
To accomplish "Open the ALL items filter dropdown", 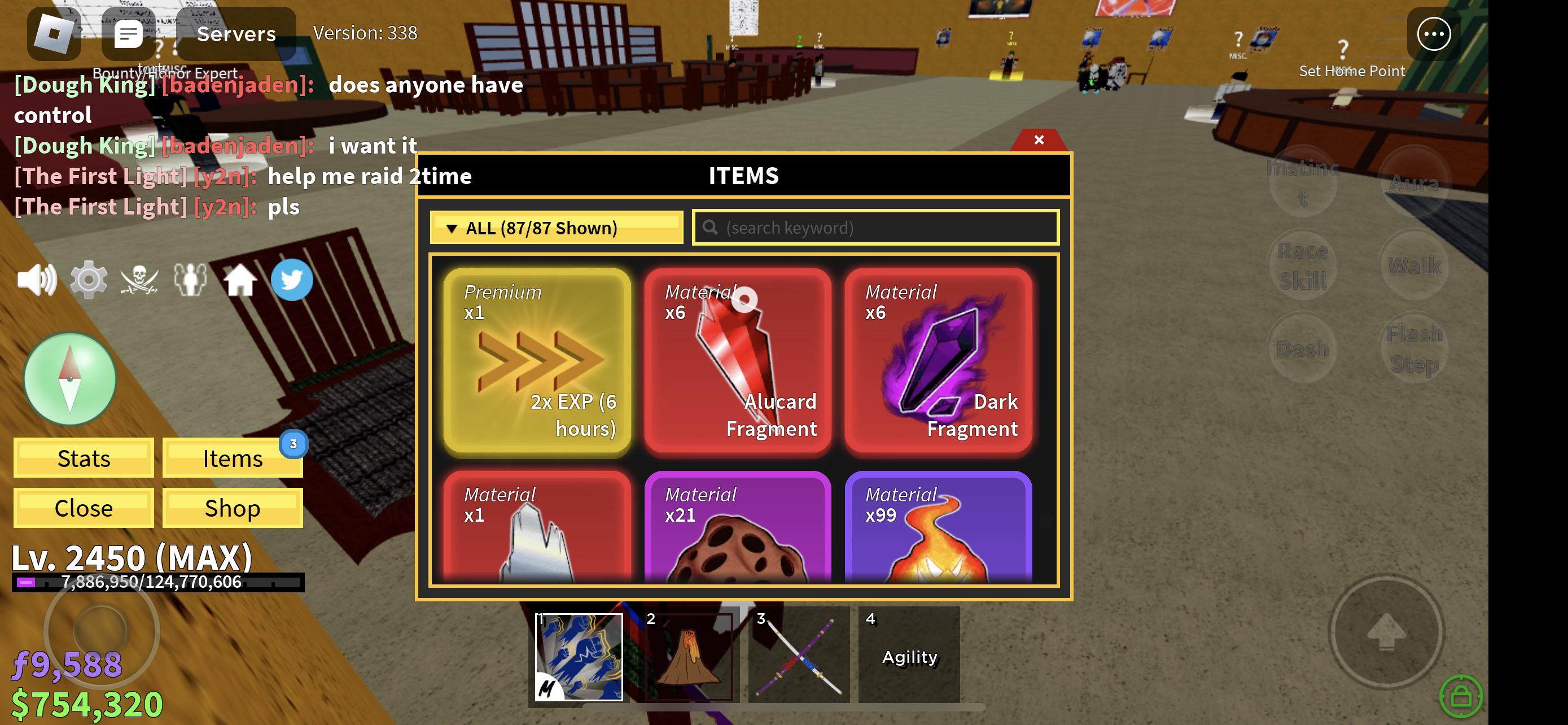I will (x=556, y=228).
